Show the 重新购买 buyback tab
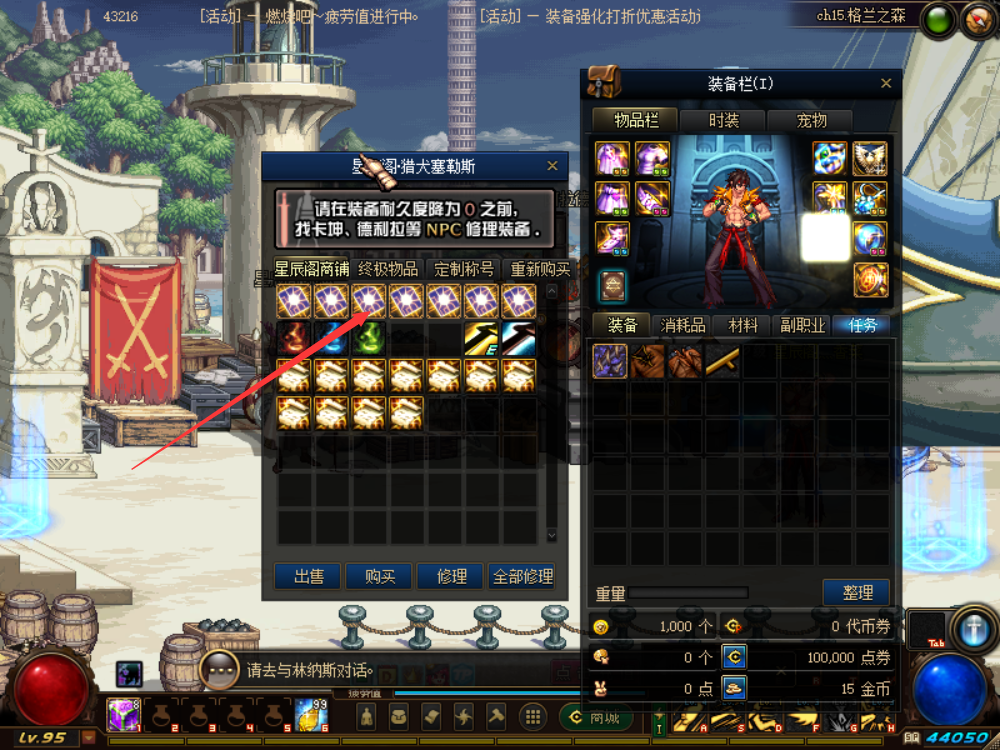This screenshot has height=750, width=1000. tap(539, 269)
